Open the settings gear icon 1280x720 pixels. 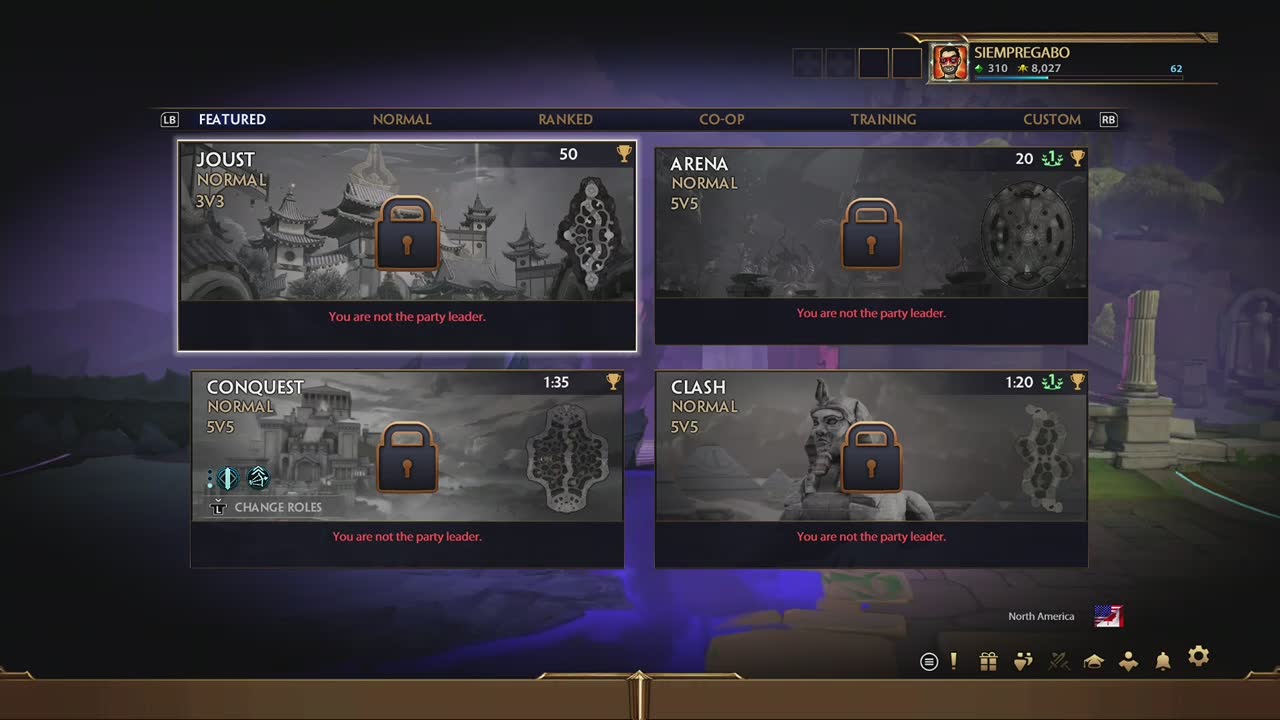click(1198, 657)
